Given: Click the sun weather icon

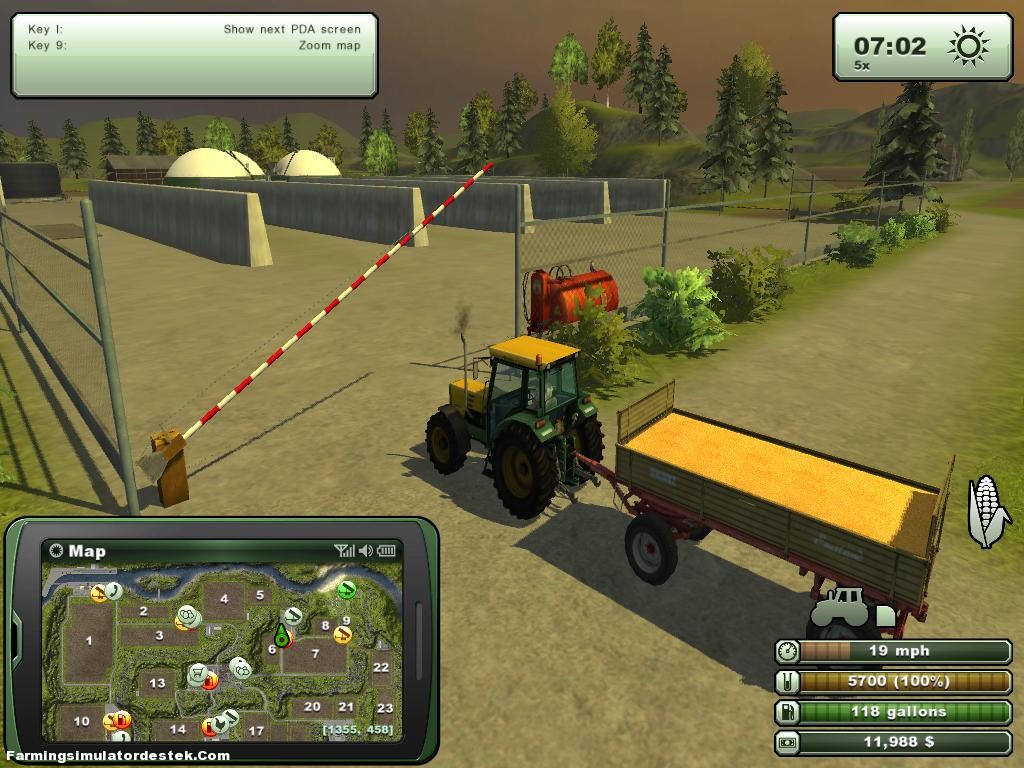Looking at the screenshot, I should coord(968,46).
